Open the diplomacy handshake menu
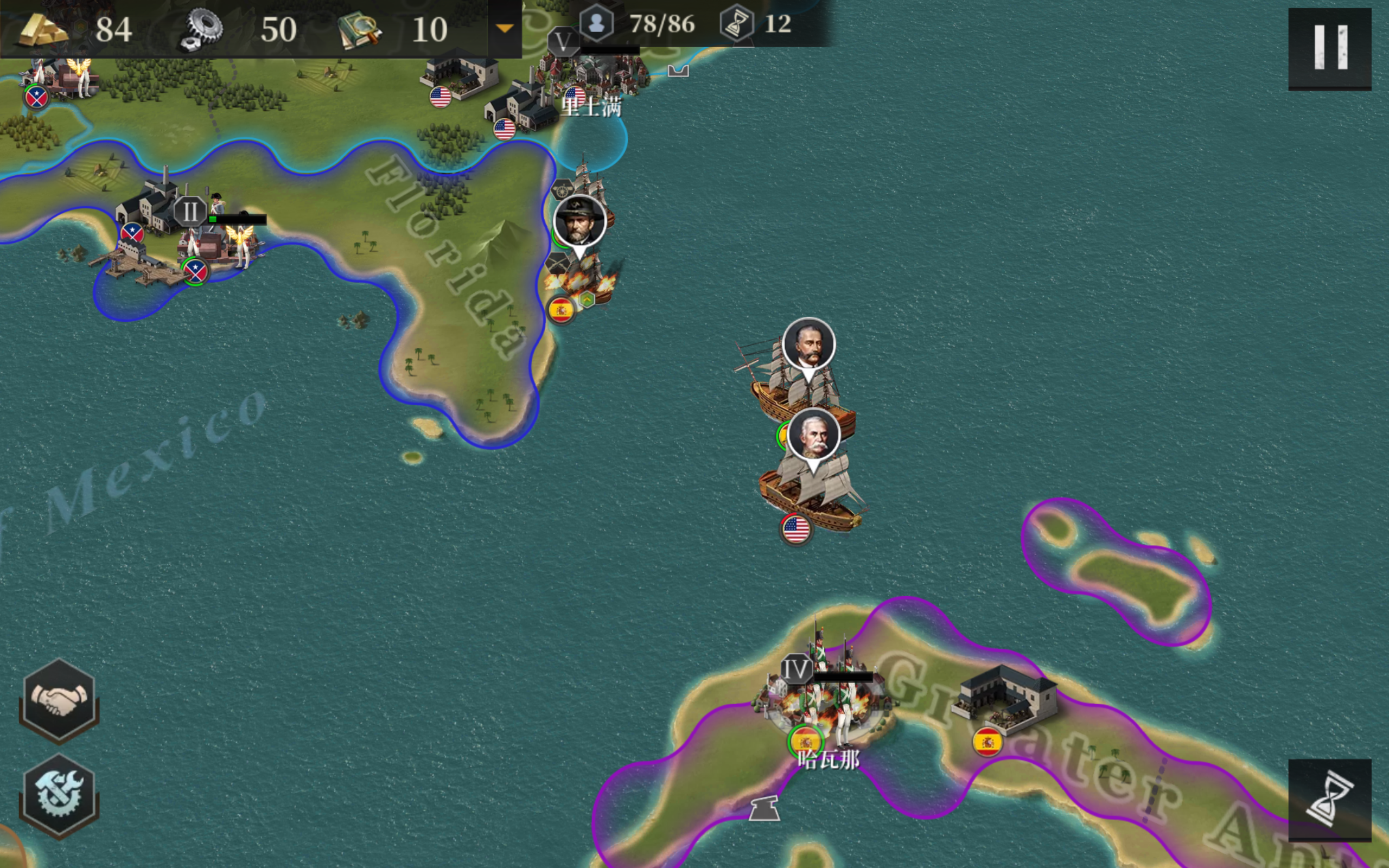Screen dimensions: 1389x868 coord(59,699)
